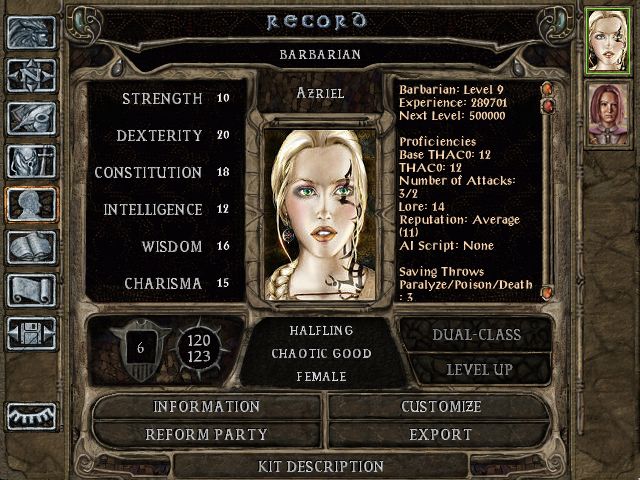The height and width of the screenshot is (480, 640).
Task: Open the priest scroll icon
Action: (x=31, y=290)
